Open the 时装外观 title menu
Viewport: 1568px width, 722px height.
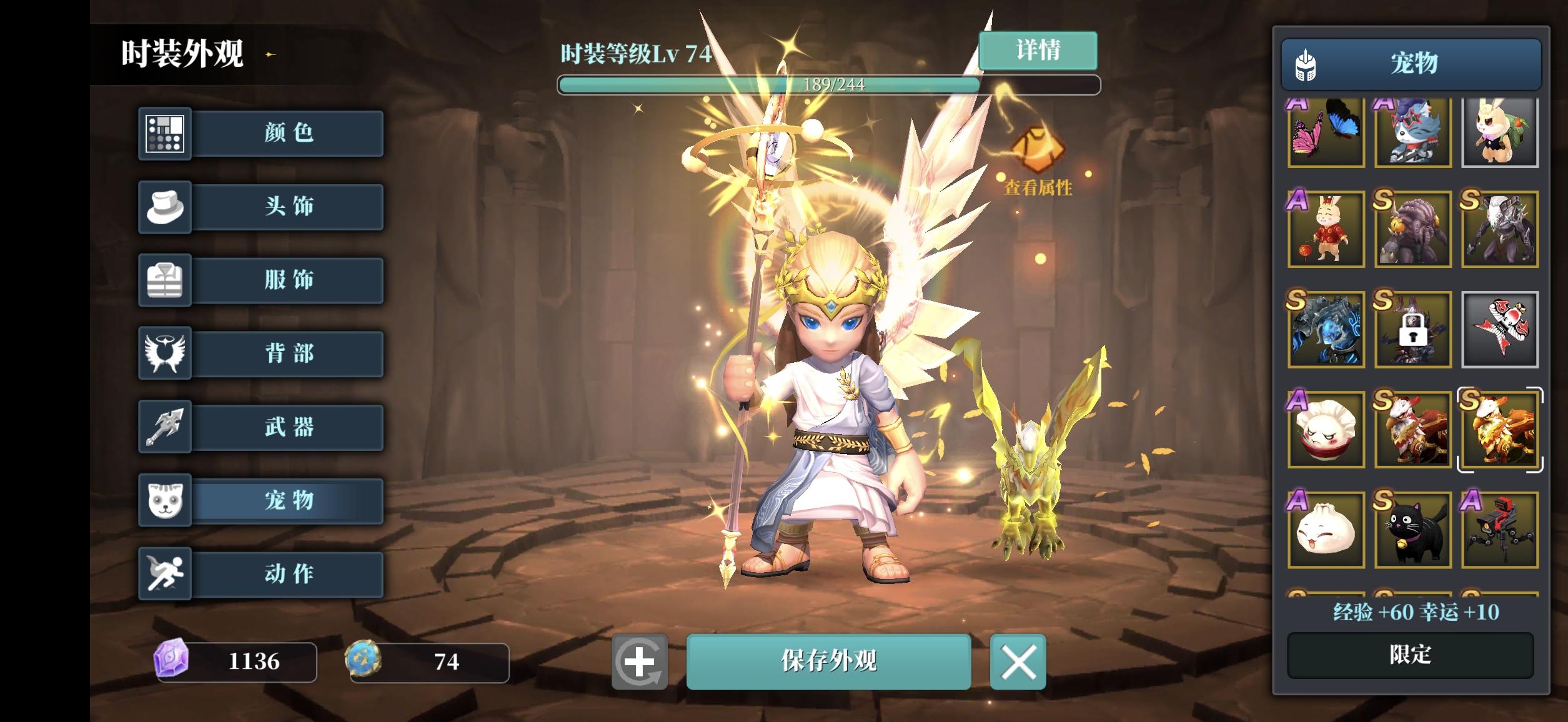pos(182,54)
